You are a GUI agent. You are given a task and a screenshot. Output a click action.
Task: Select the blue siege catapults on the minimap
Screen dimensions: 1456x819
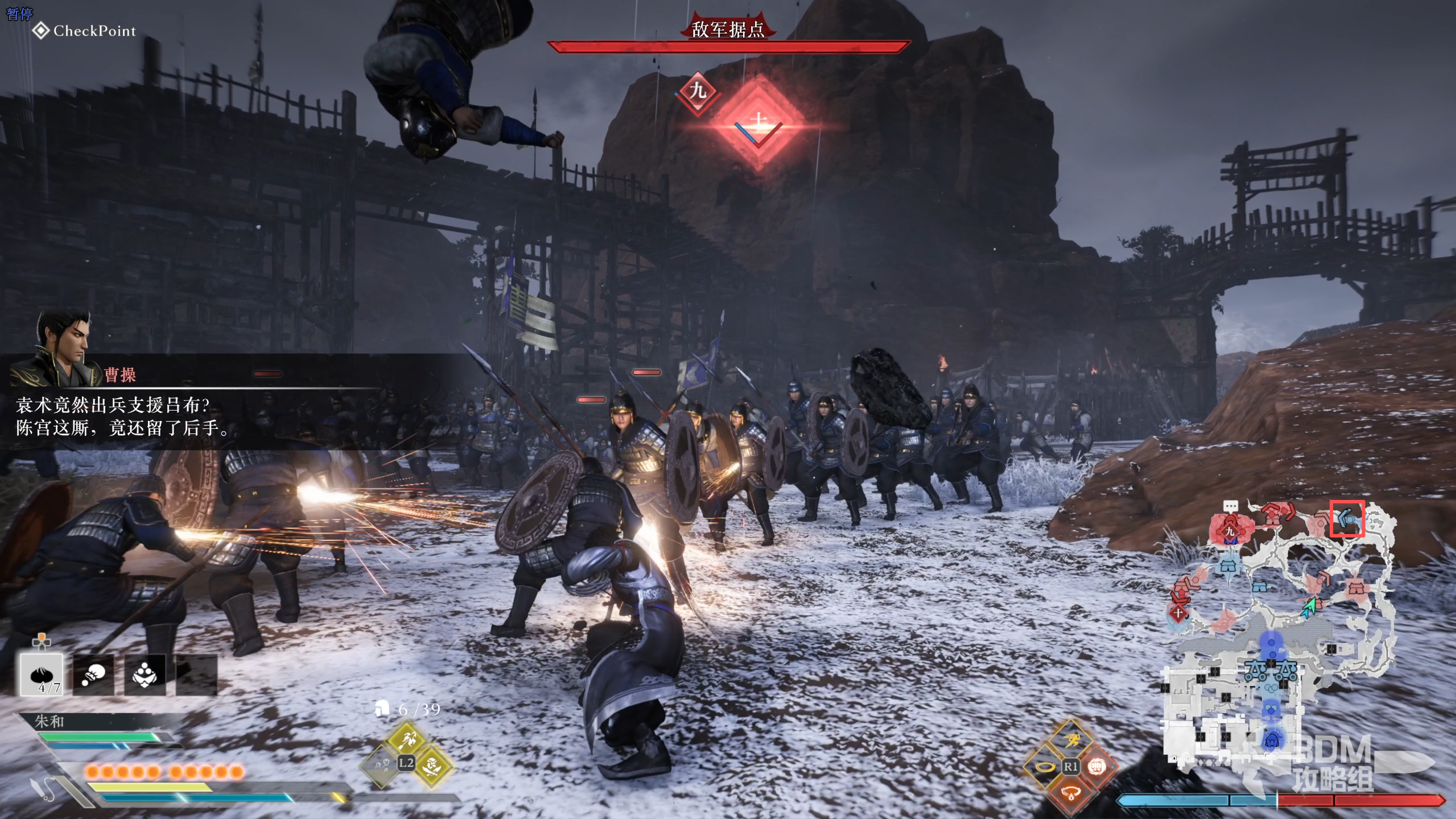[x=1271, y=671]
